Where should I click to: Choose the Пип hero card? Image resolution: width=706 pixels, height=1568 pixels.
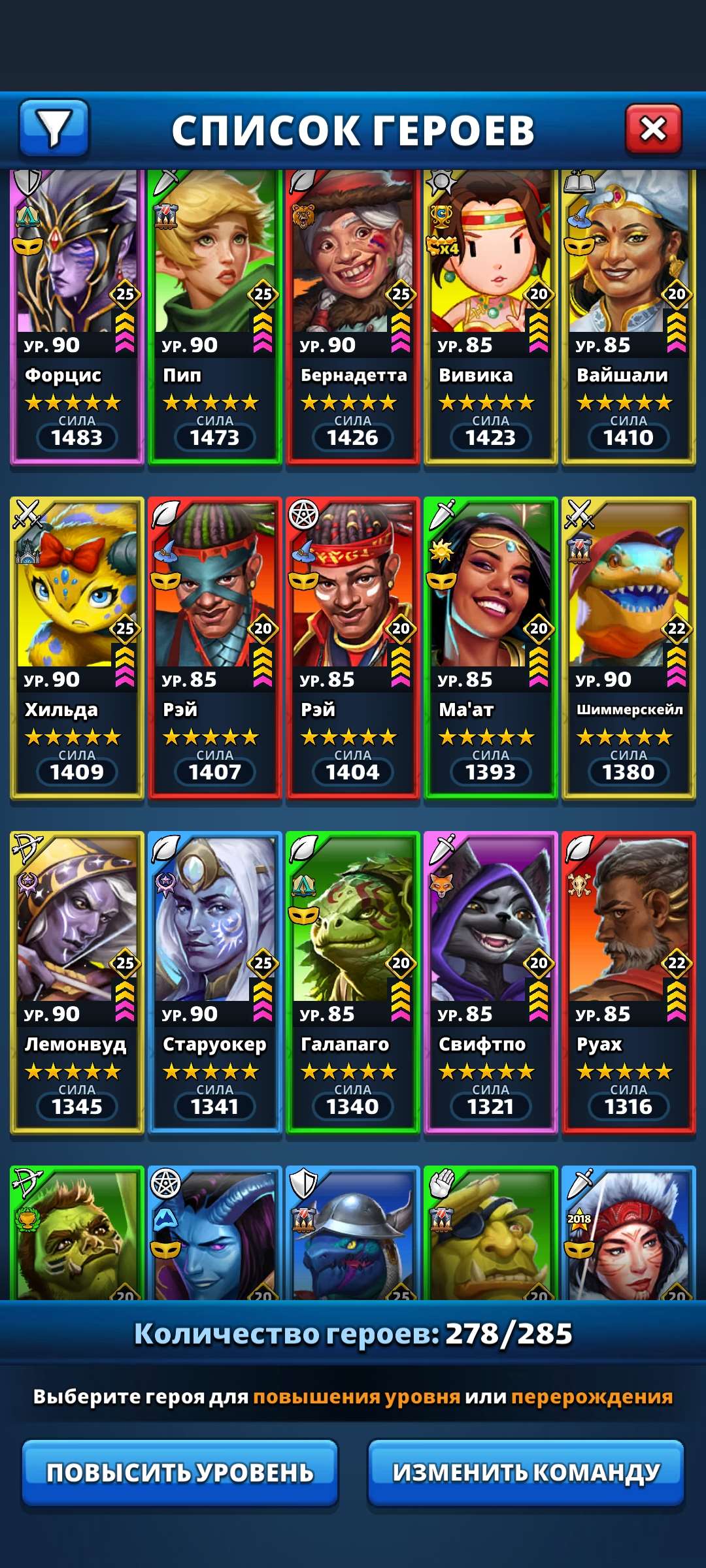pyautogui.click(x=214, y=317)
